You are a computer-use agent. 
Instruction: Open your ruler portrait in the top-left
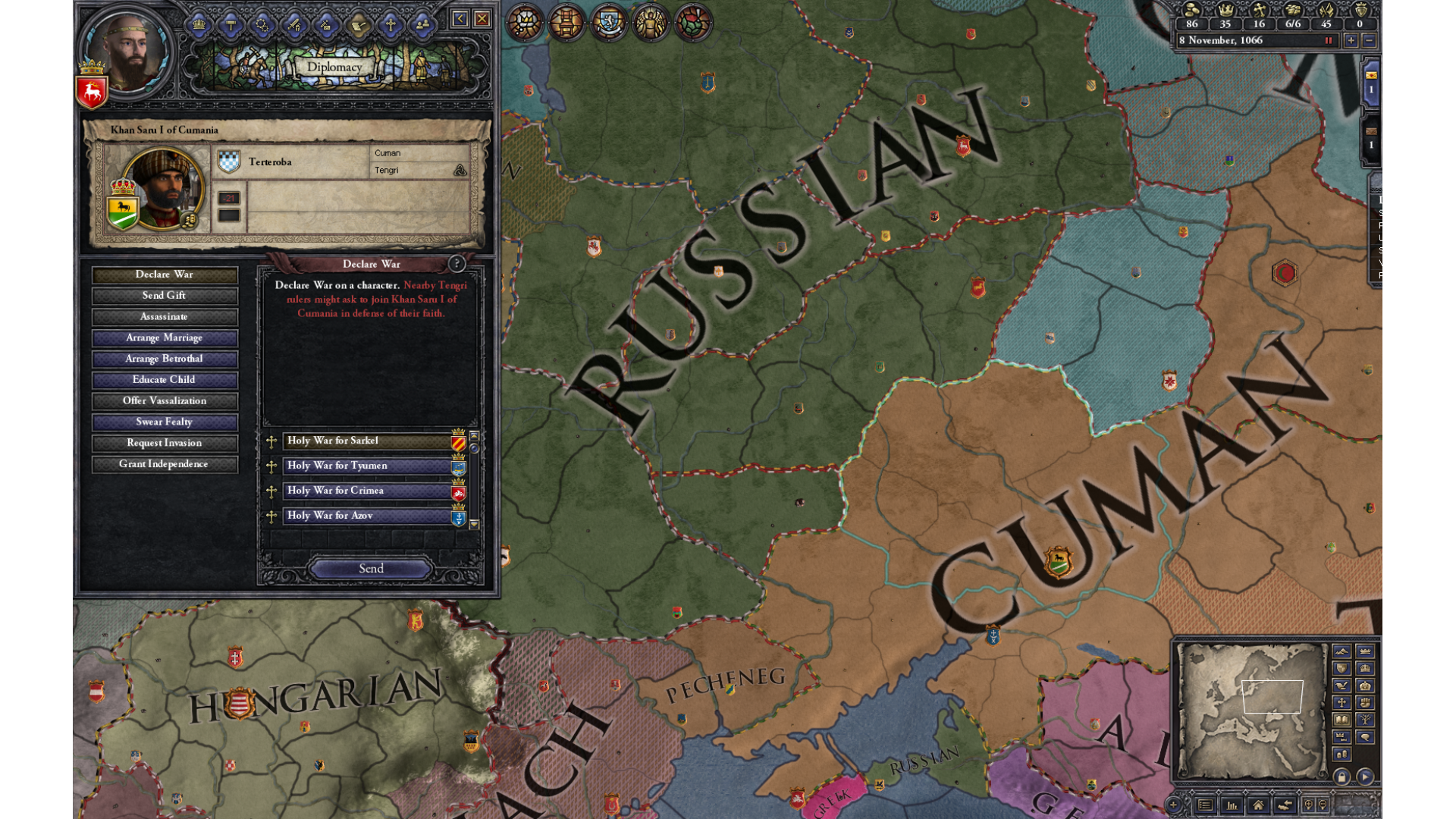[x=127, y=52]
